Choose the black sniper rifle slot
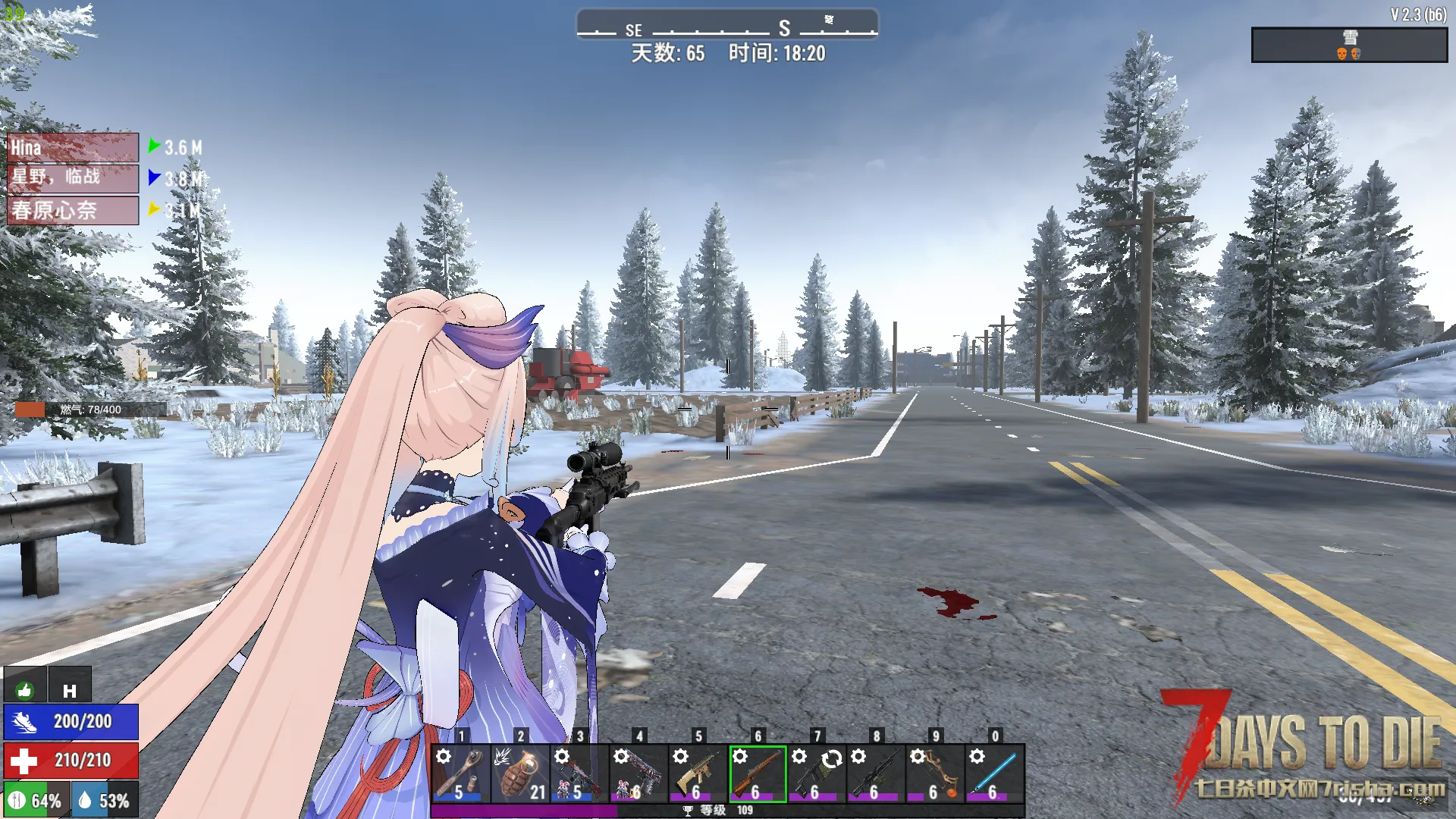The height and width of the screenshot is (819, 1456). [x=875, y=773]
